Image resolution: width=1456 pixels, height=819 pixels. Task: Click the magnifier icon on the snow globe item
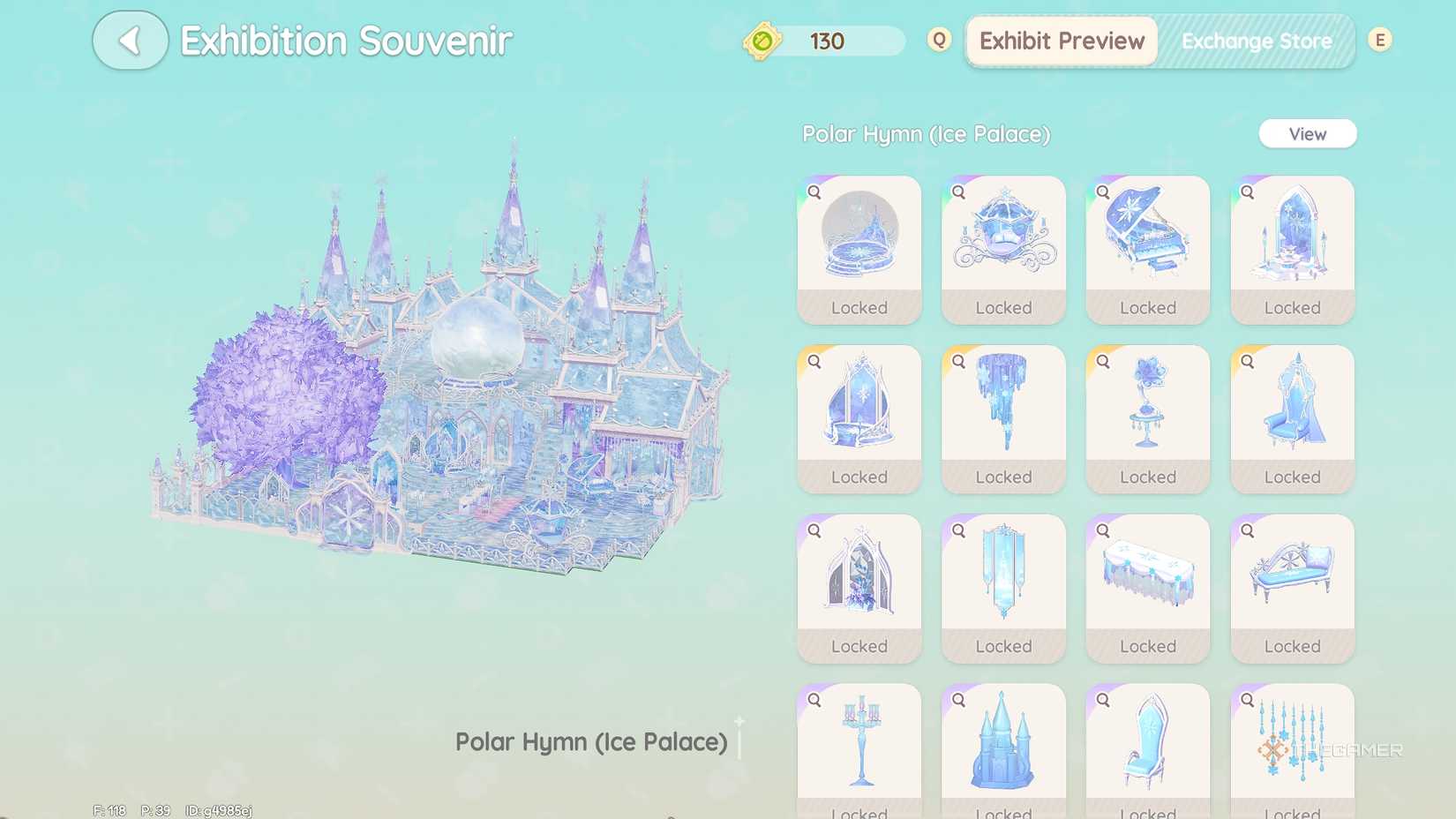pos(814,192)
